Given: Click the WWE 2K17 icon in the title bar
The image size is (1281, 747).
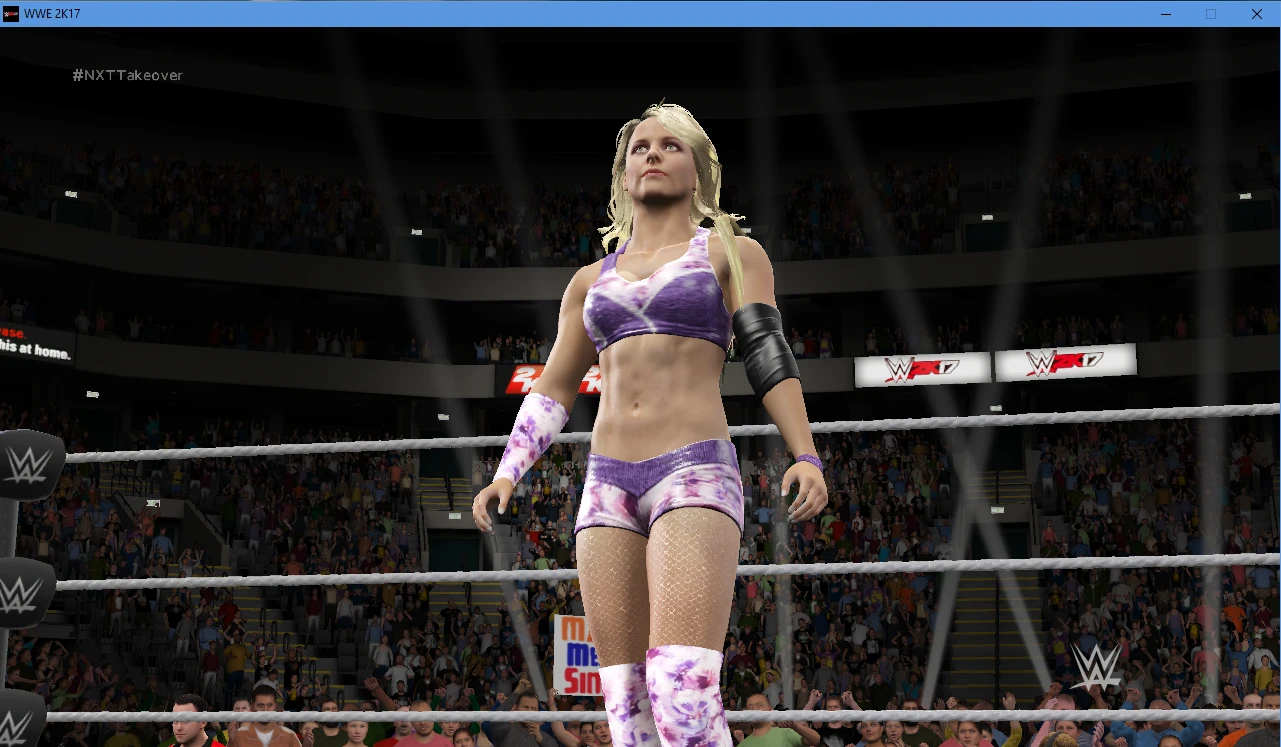Looking at the screenshot, I should 12,13.
